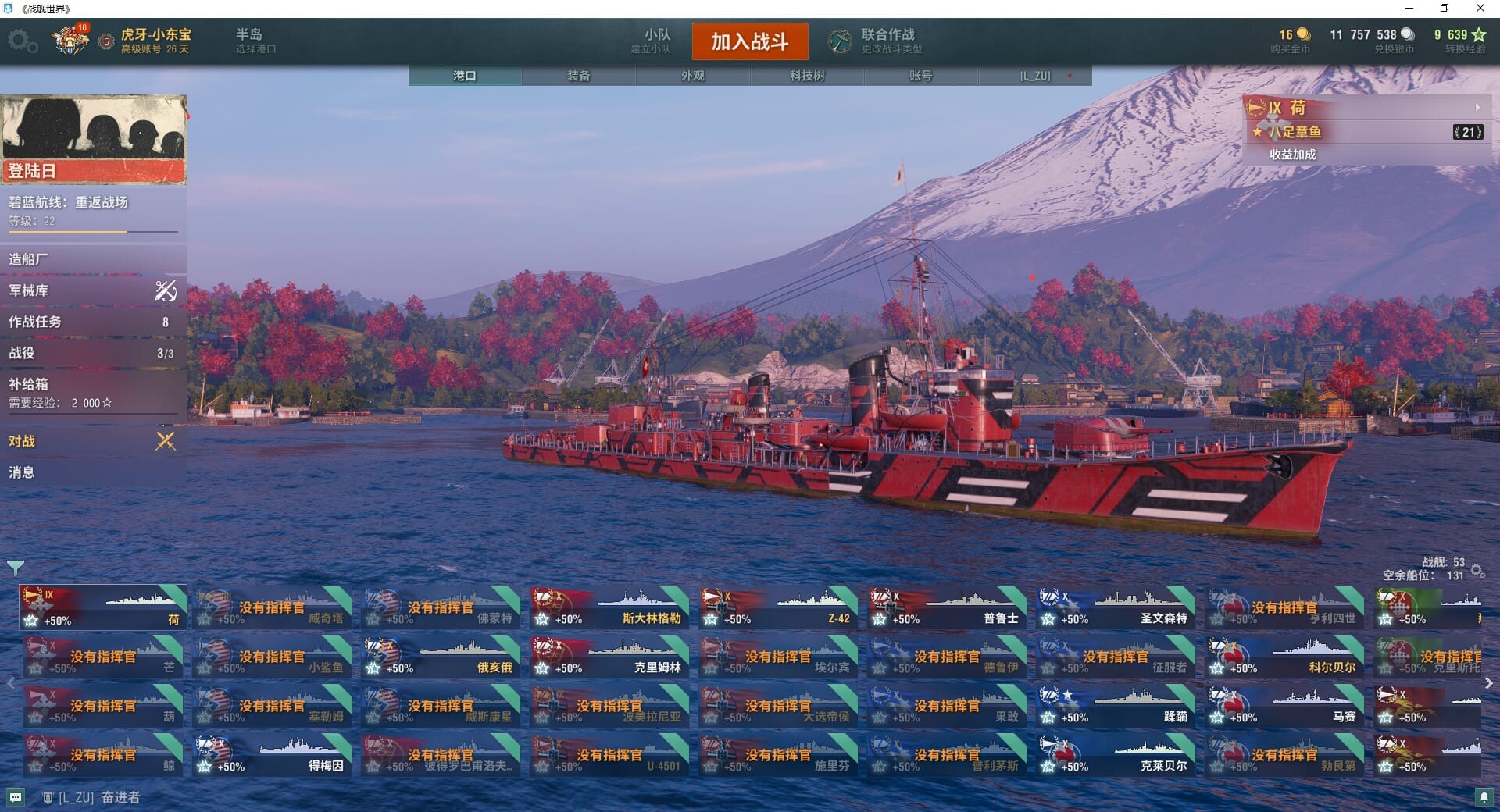Change battle type via 联合作战
The image size is (1500, 812).
877,41
